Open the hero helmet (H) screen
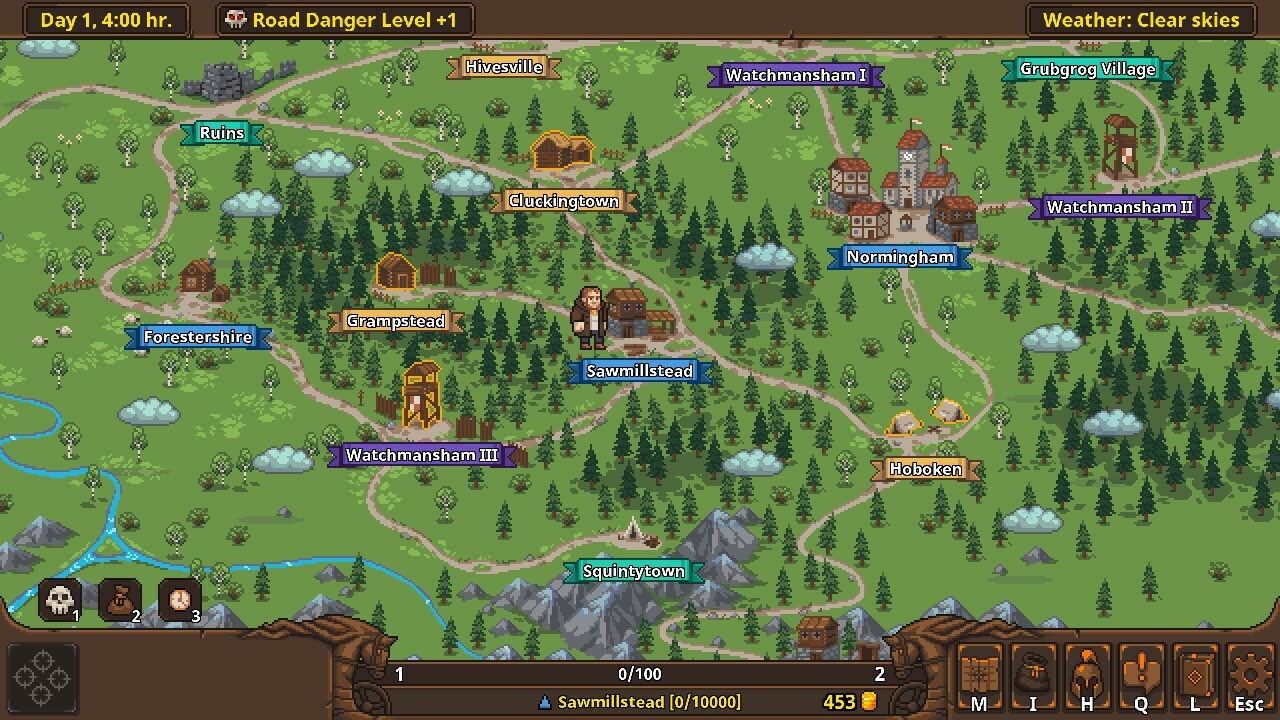 coord(1087,676)
